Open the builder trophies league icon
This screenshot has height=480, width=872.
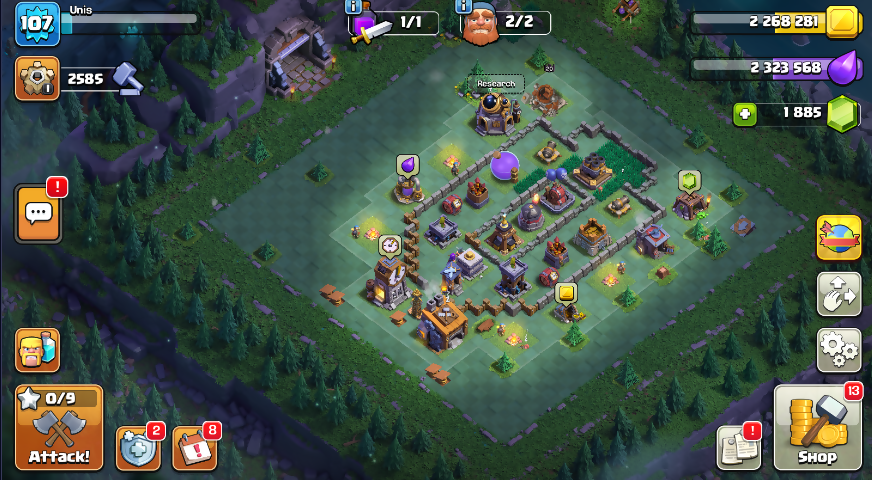click(37, 78)
